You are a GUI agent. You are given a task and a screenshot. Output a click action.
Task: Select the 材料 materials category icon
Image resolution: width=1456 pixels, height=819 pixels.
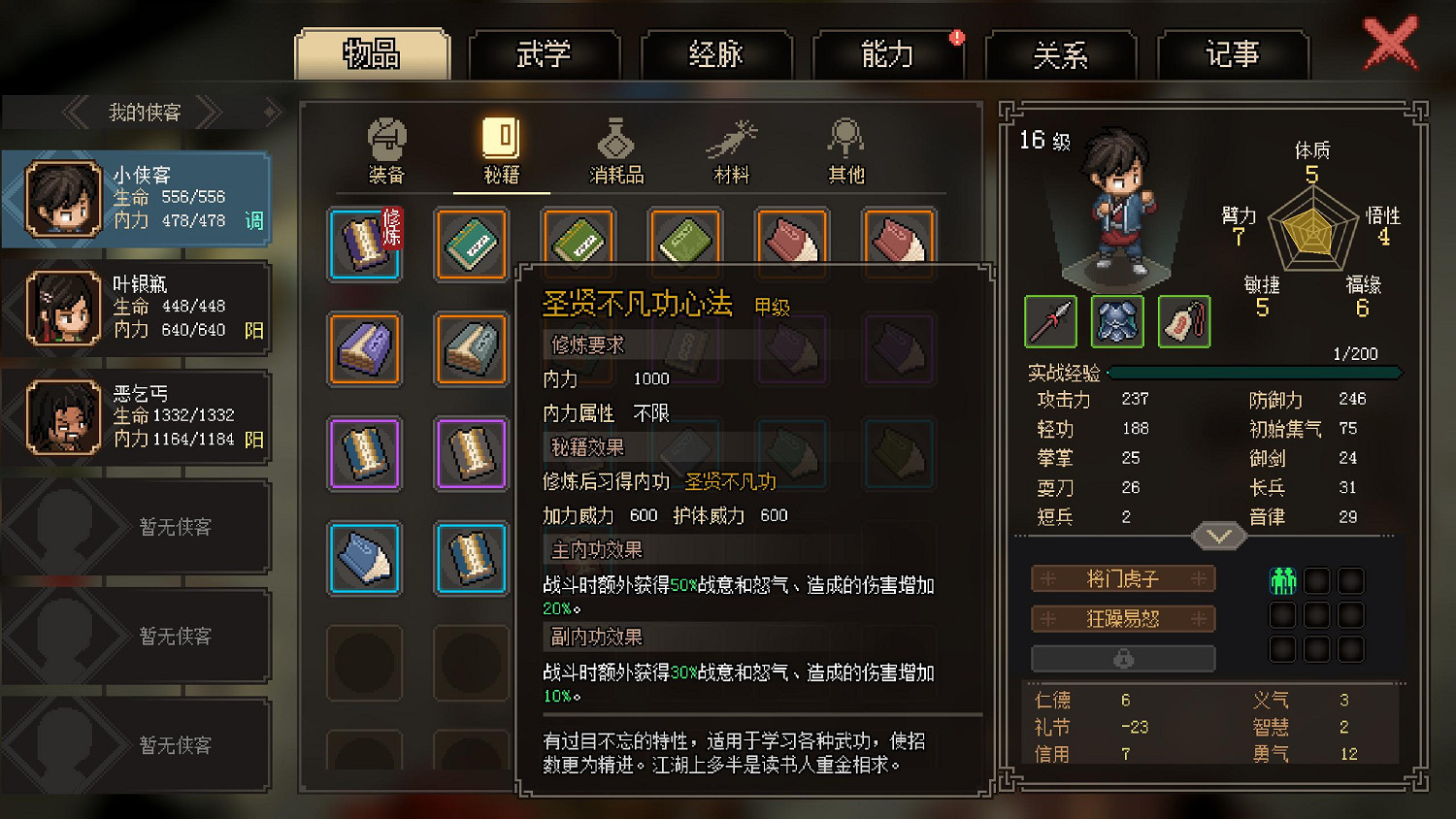click(x=731, y=150)
